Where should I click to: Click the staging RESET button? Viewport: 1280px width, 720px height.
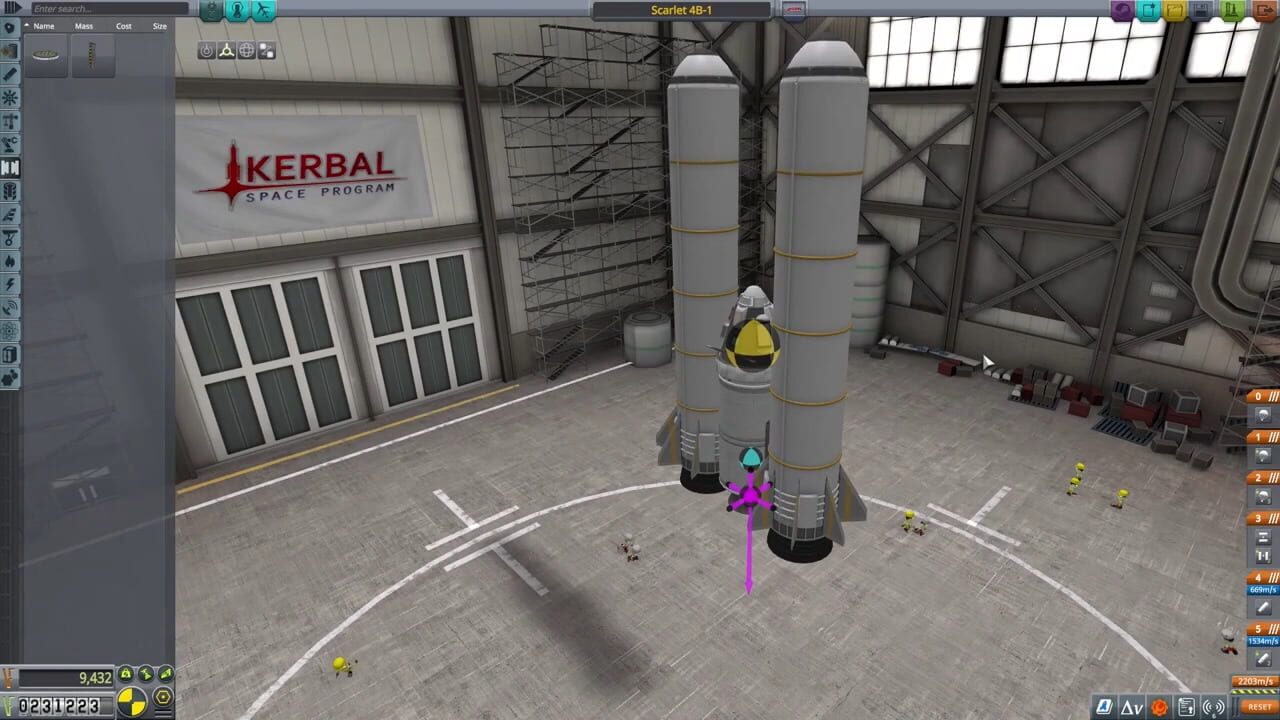click(1258, 707)
